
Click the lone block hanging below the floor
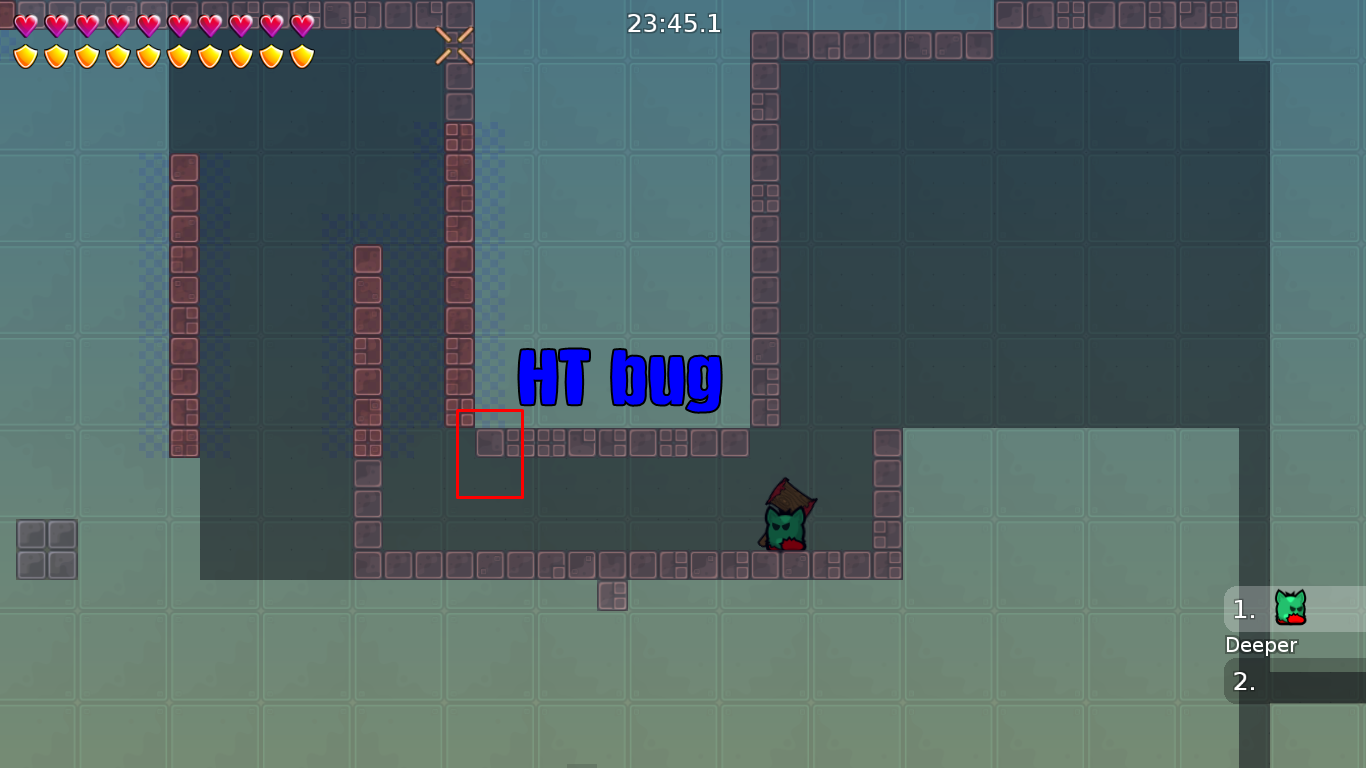(x=614, y=595)
